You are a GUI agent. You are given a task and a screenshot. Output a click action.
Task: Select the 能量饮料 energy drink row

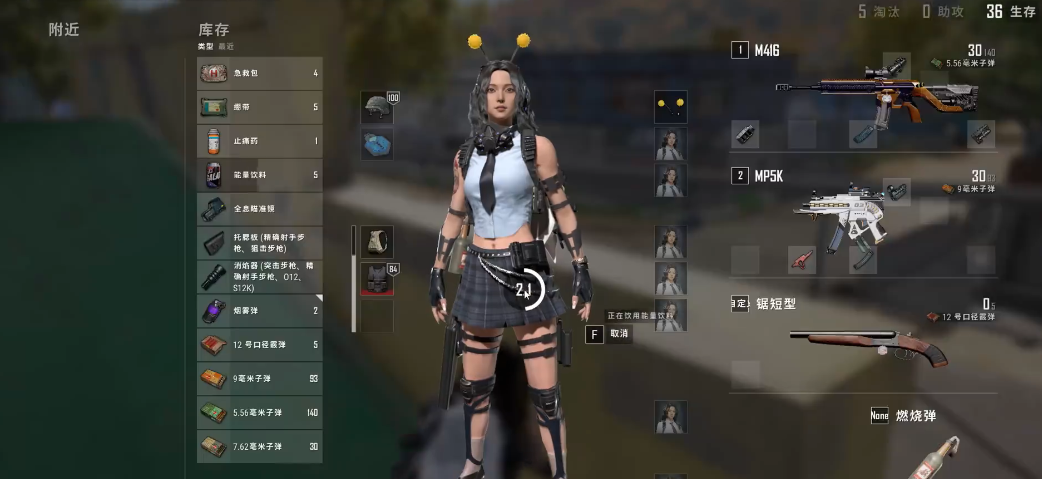(259, 175)
